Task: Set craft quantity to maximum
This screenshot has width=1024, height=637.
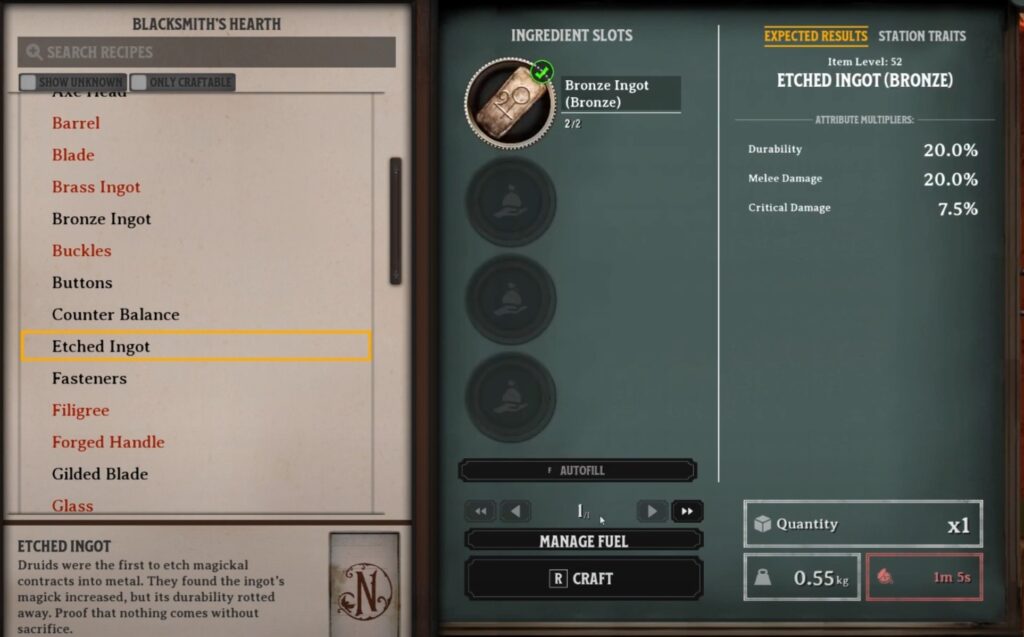Action: [687, 511]
